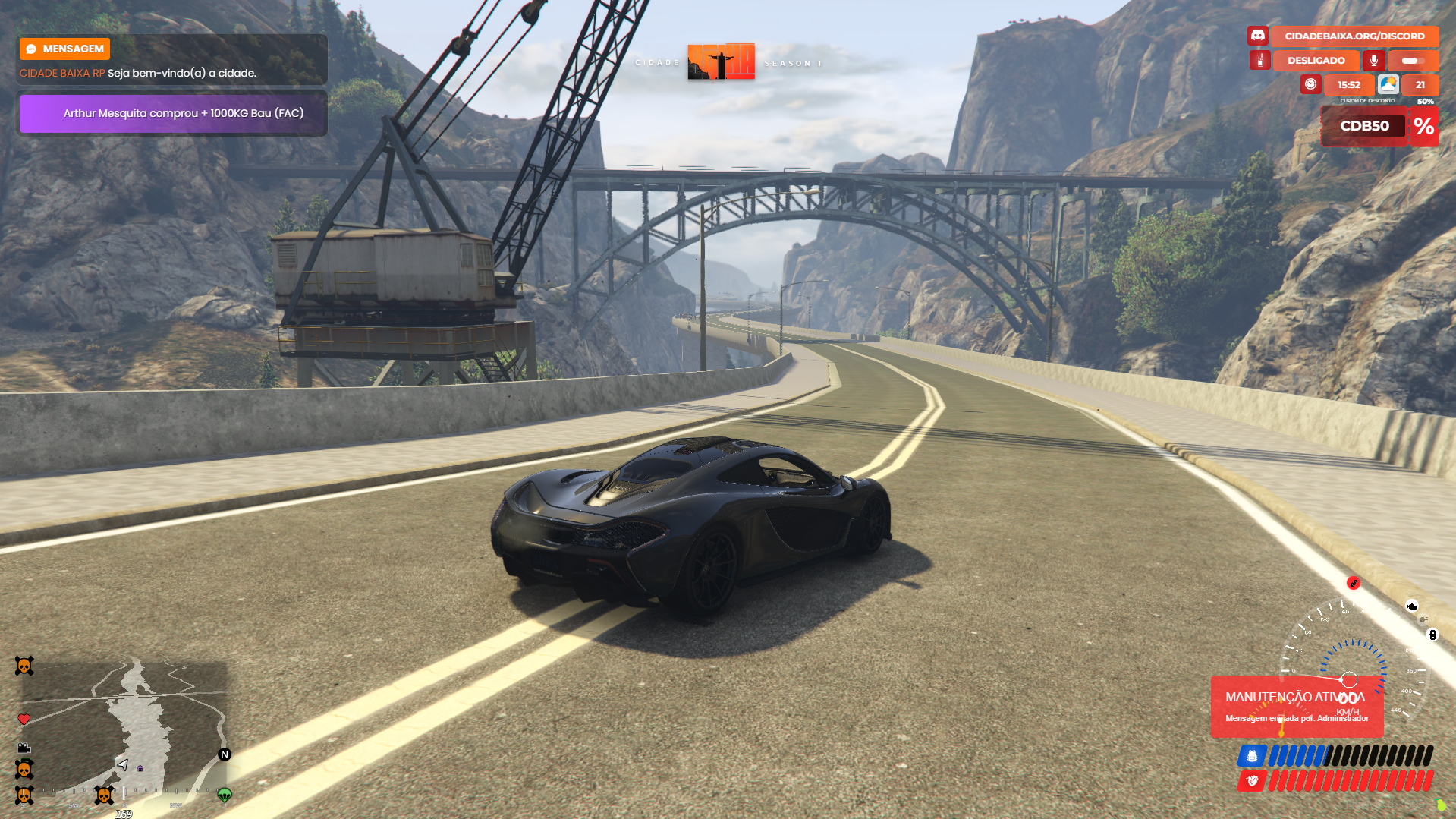The width and height of the screenshot is (1456, 819).
Task: Click the weather sun-and-cloud icon
Action: (1388, 84)
